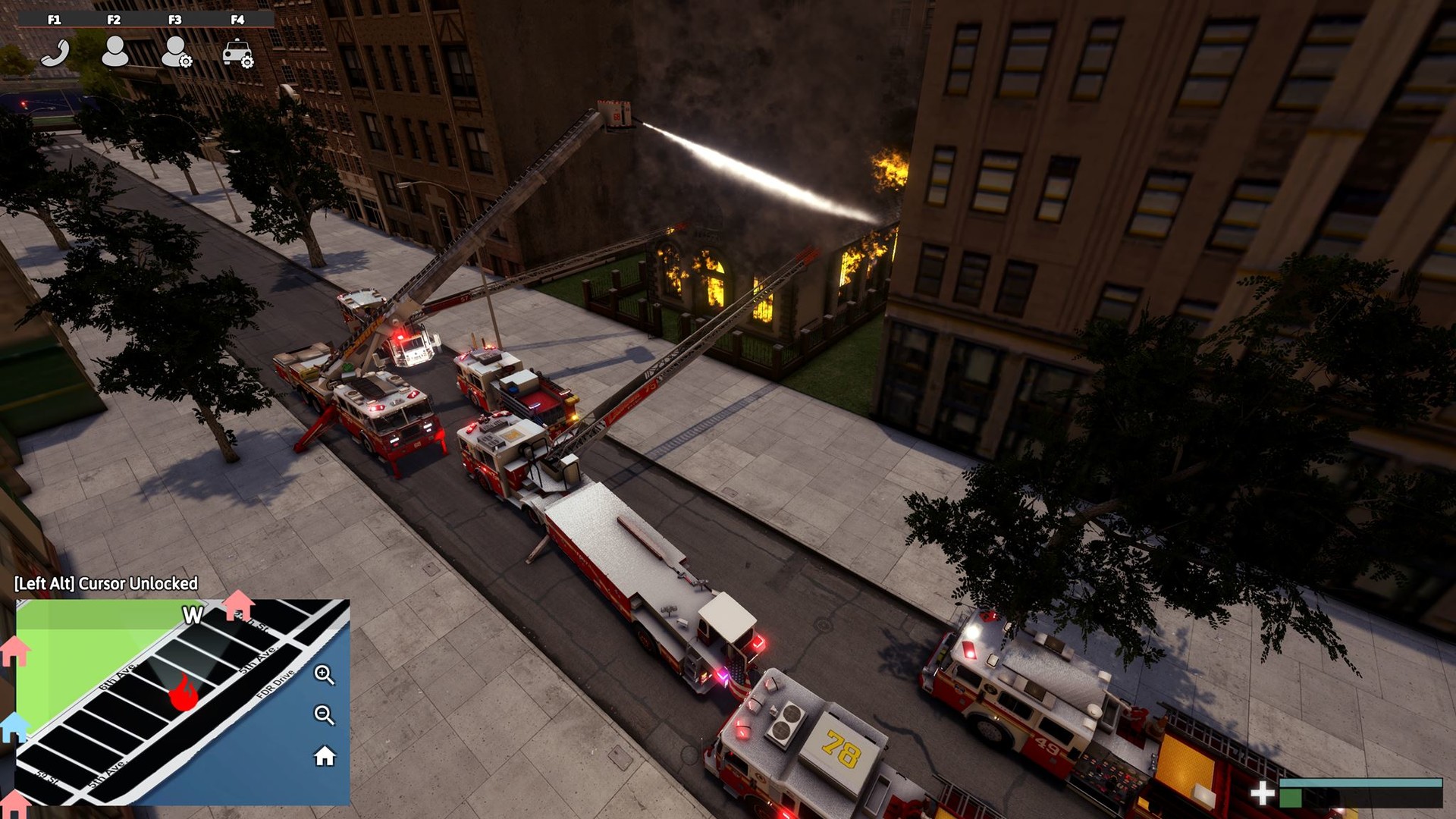Open the phone call menu icon

pyautogui.click(x=55, y=53)
